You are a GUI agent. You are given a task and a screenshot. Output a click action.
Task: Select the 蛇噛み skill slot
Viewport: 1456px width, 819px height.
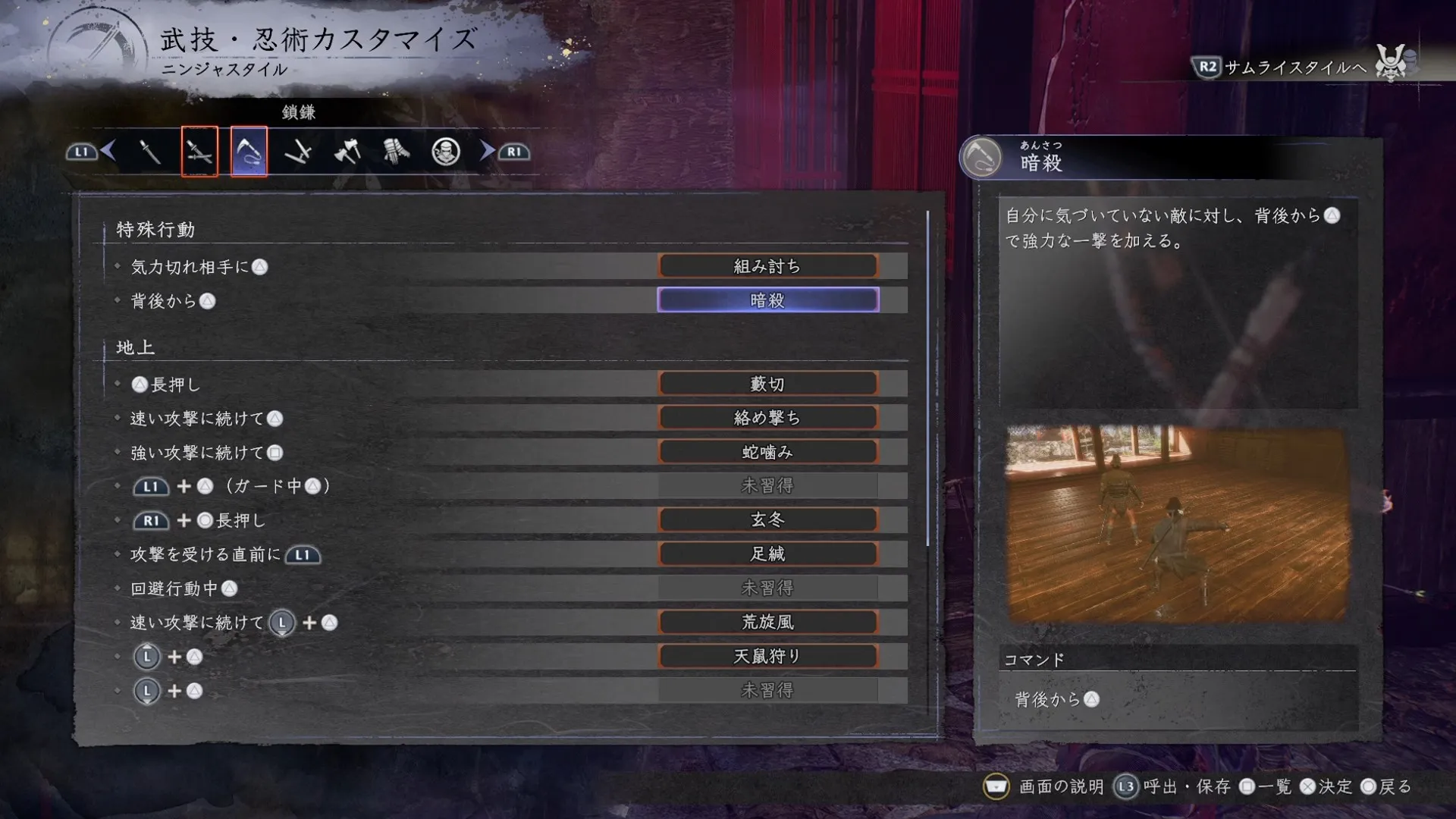(x=767, y=452)
